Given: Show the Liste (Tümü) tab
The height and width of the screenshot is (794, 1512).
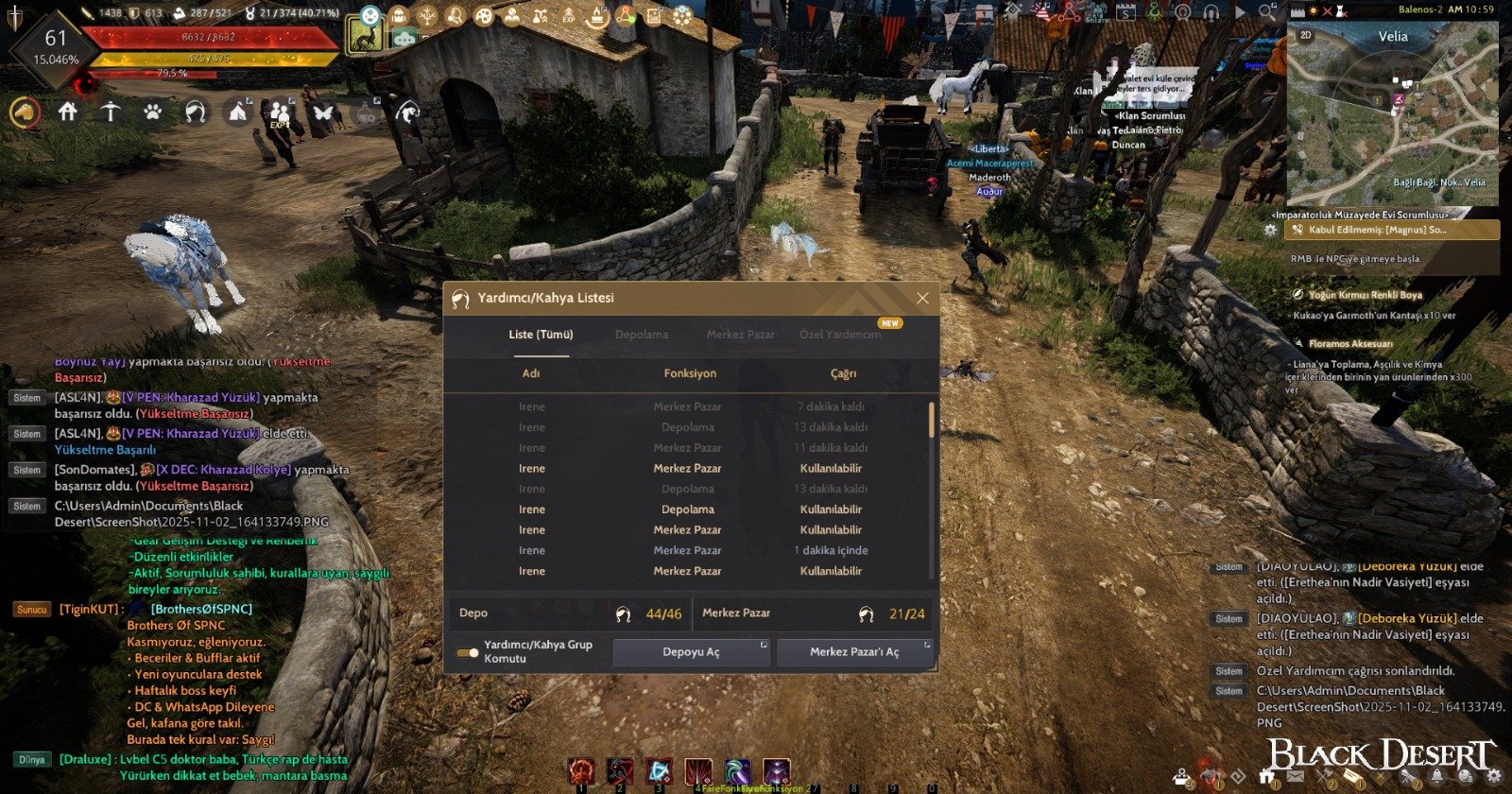Looking at the screenshot, I should coord(541,335).
